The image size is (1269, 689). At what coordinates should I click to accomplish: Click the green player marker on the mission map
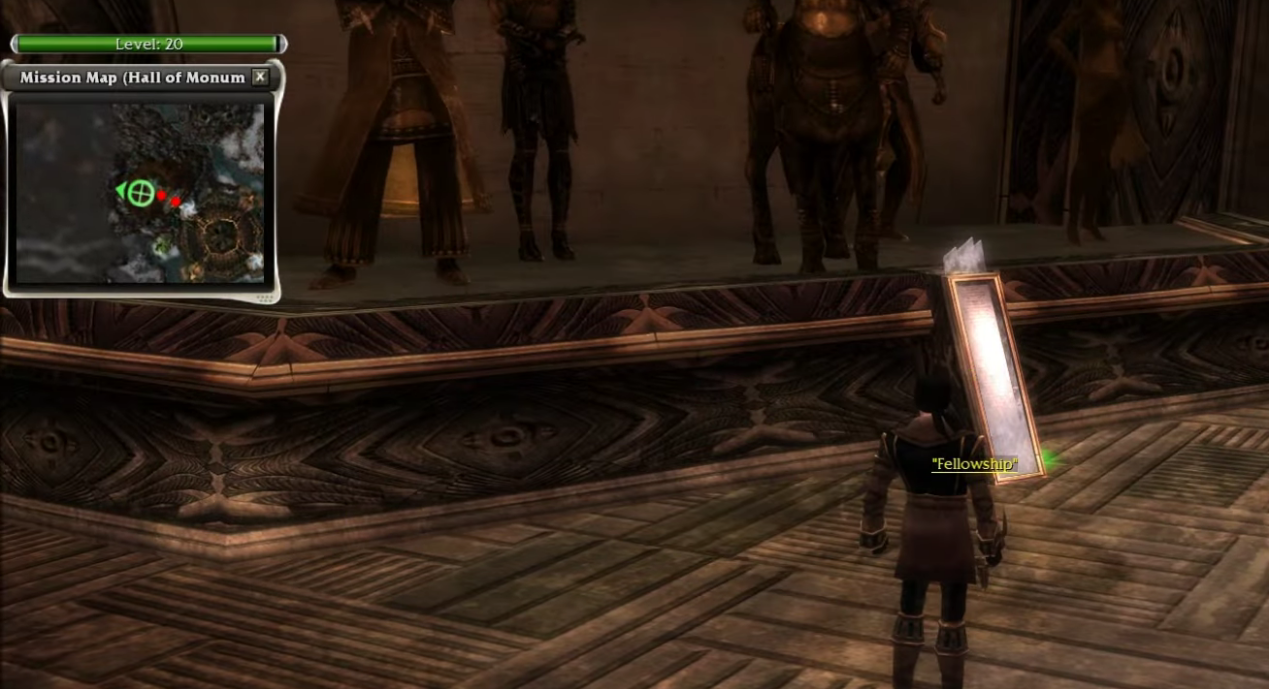click(141, 192)
